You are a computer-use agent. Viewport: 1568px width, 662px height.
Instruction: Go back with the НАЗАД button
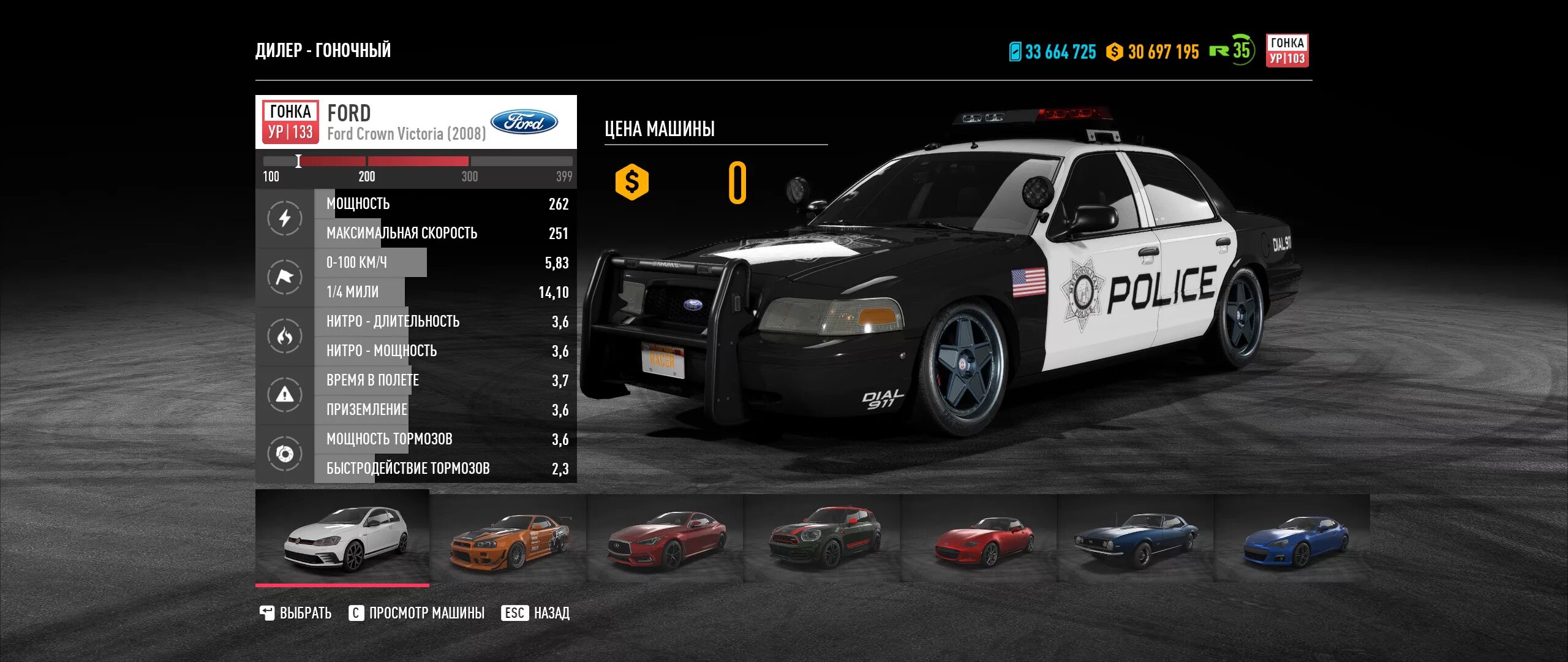(x=536, y=613)
